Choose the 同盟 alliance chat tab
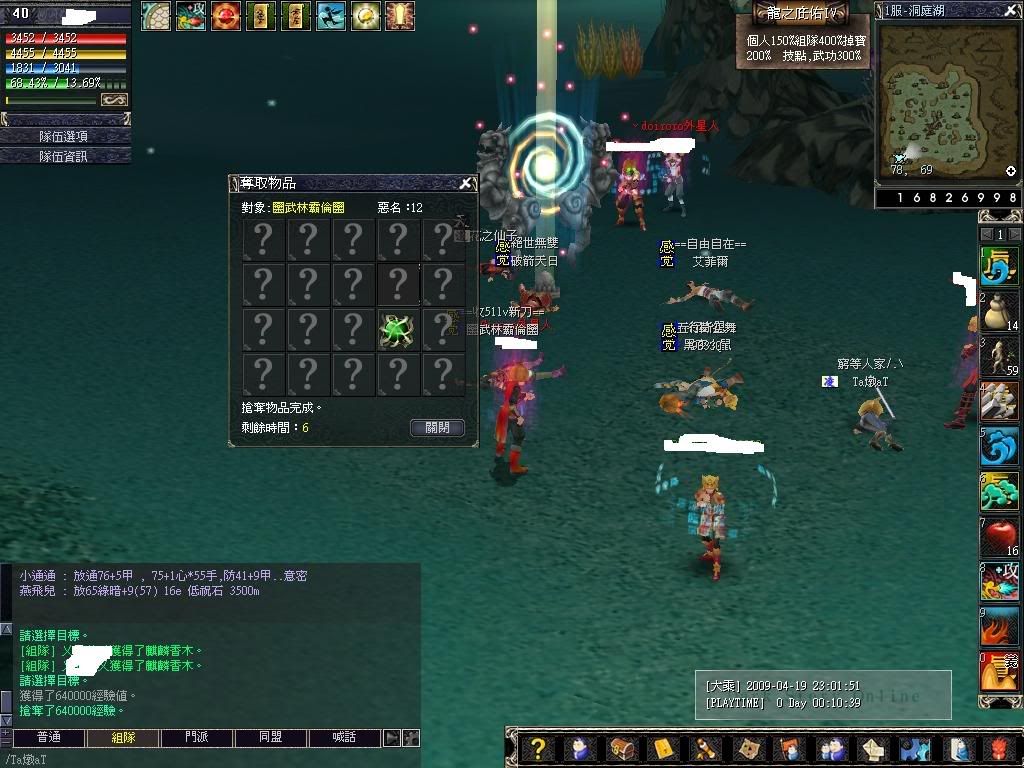This screenshot has height=768, width=1024. click(271, 737)
